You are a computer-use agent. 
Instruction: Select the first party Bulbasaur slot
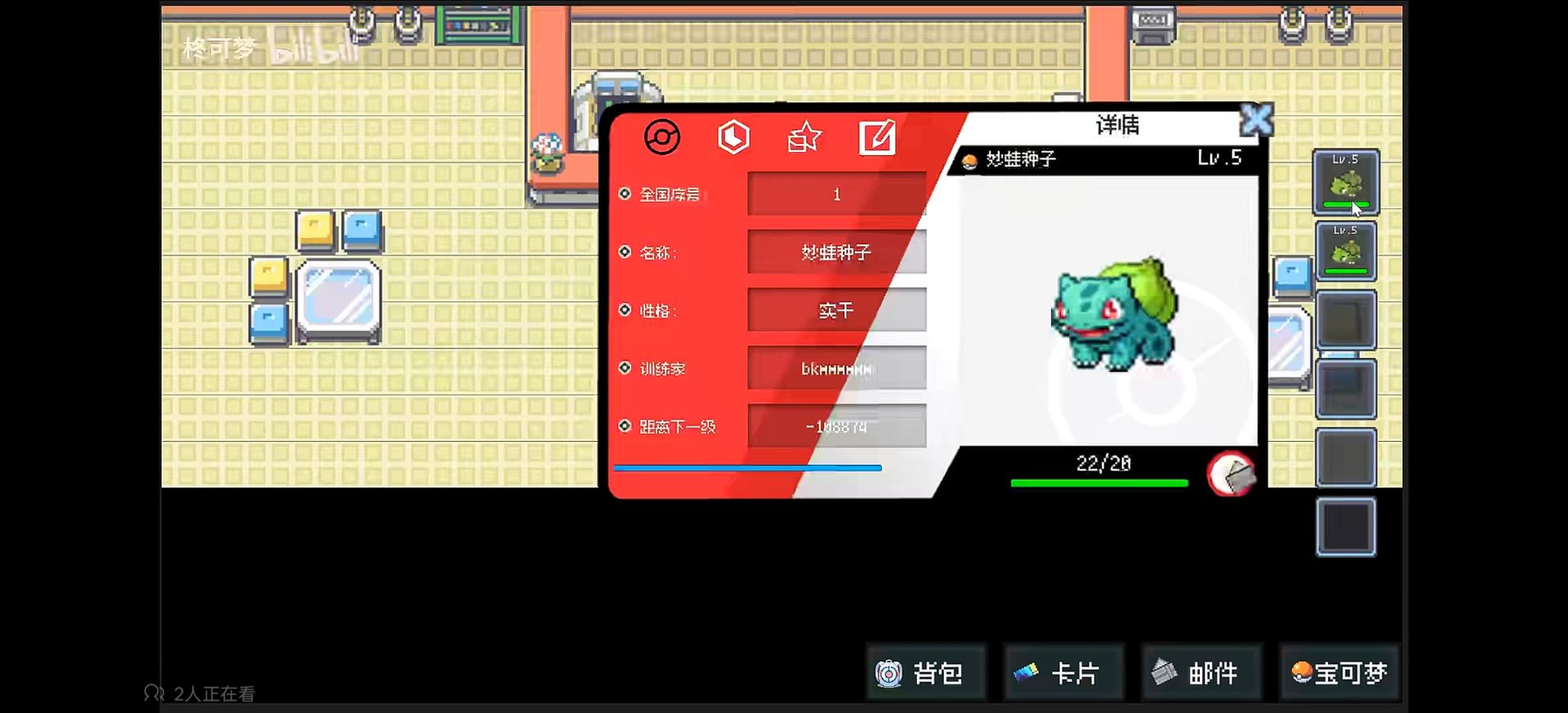tap(1345, 182)
